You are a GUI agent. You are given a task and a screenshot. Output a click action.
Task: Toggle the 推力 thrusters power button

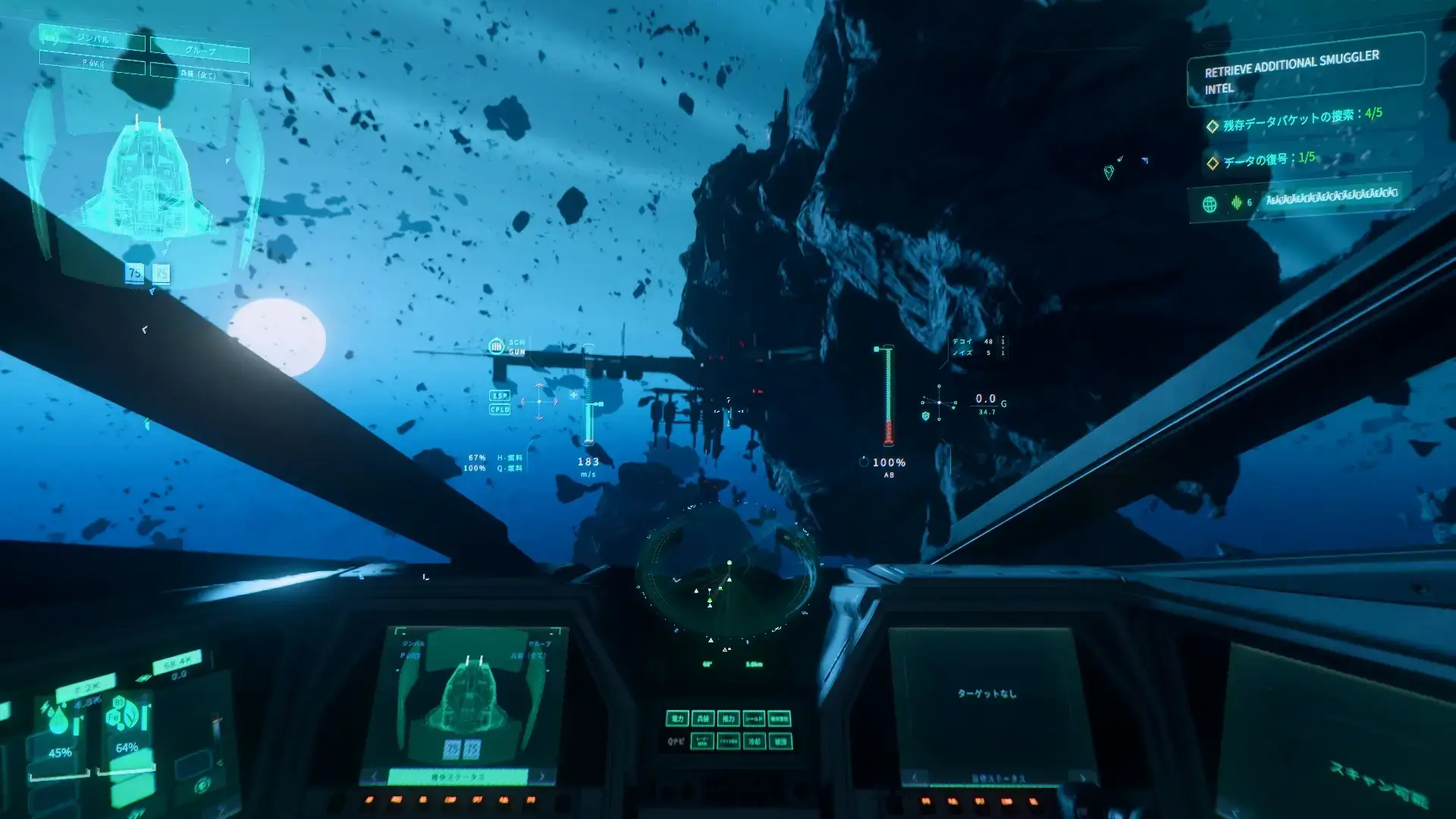pyautogui.click(x=728, y=718)
